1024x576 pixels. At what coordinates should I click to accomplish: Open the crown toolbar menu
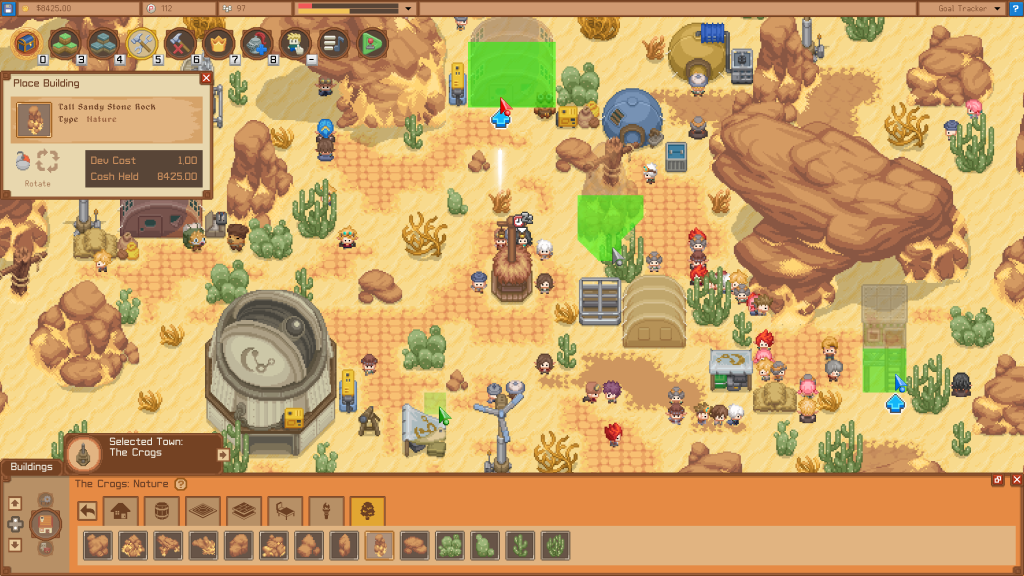217,43
